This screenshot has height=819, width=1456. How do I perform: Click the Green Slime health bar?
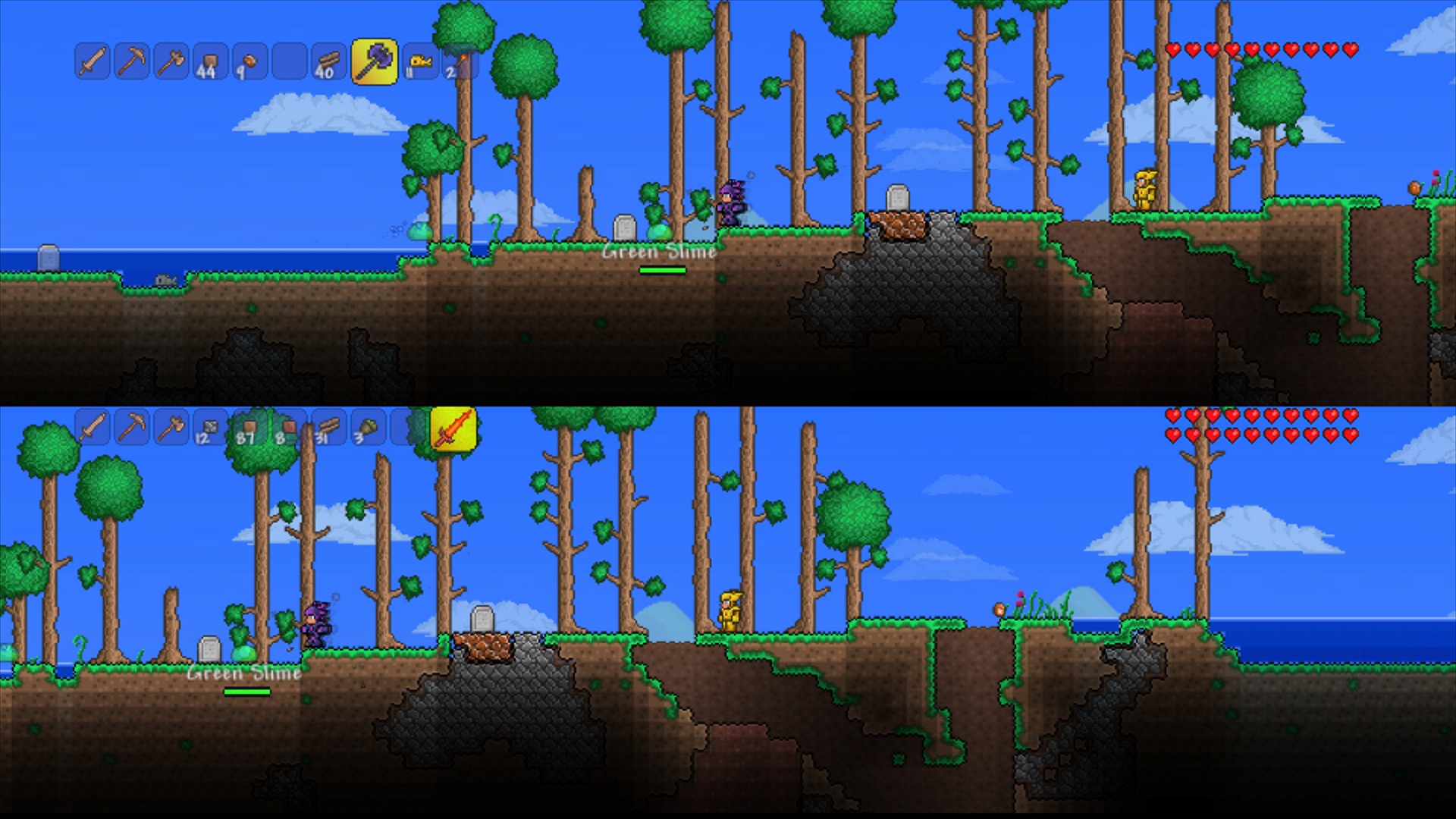point(663,271)
